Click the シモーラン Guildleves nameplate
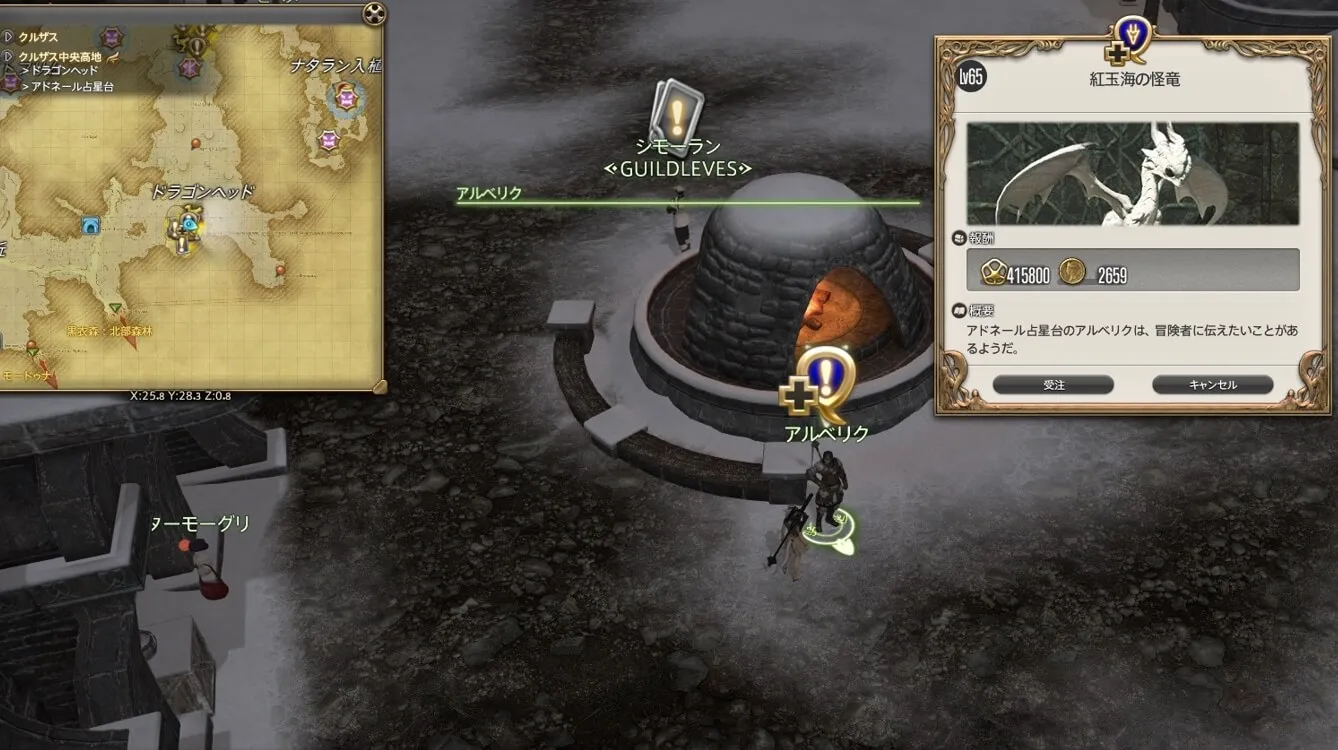Screen dimensions: 1338x750 pos(677,158)
